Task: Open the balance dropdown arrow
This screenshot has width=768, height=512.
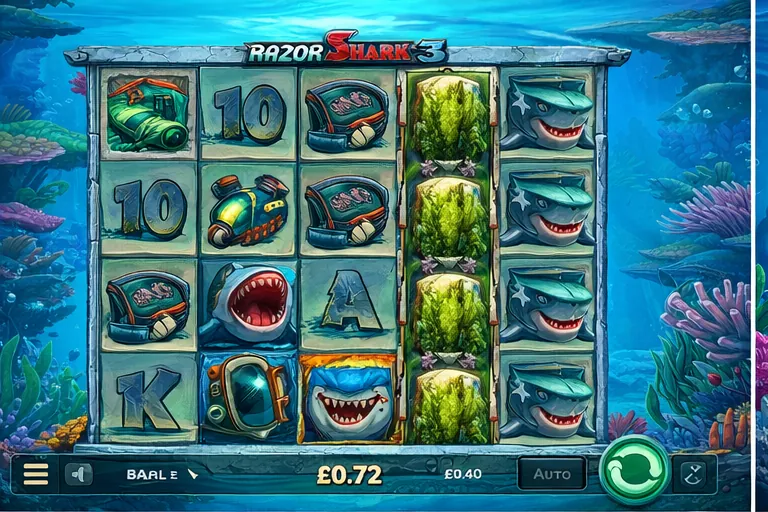Action: [193, 474]
